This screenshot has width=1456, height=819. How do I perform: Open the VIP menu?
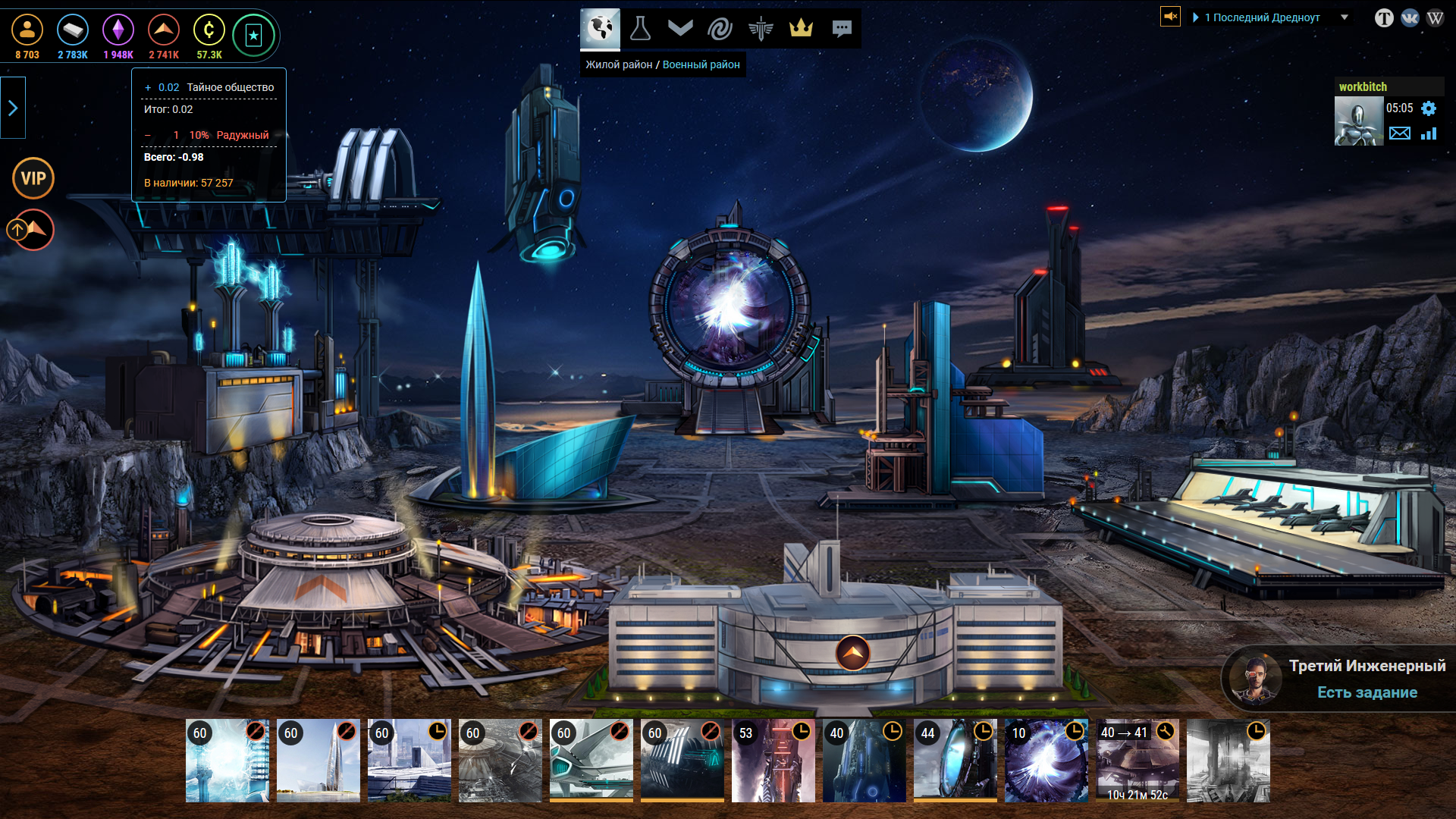tap(33, 178)
